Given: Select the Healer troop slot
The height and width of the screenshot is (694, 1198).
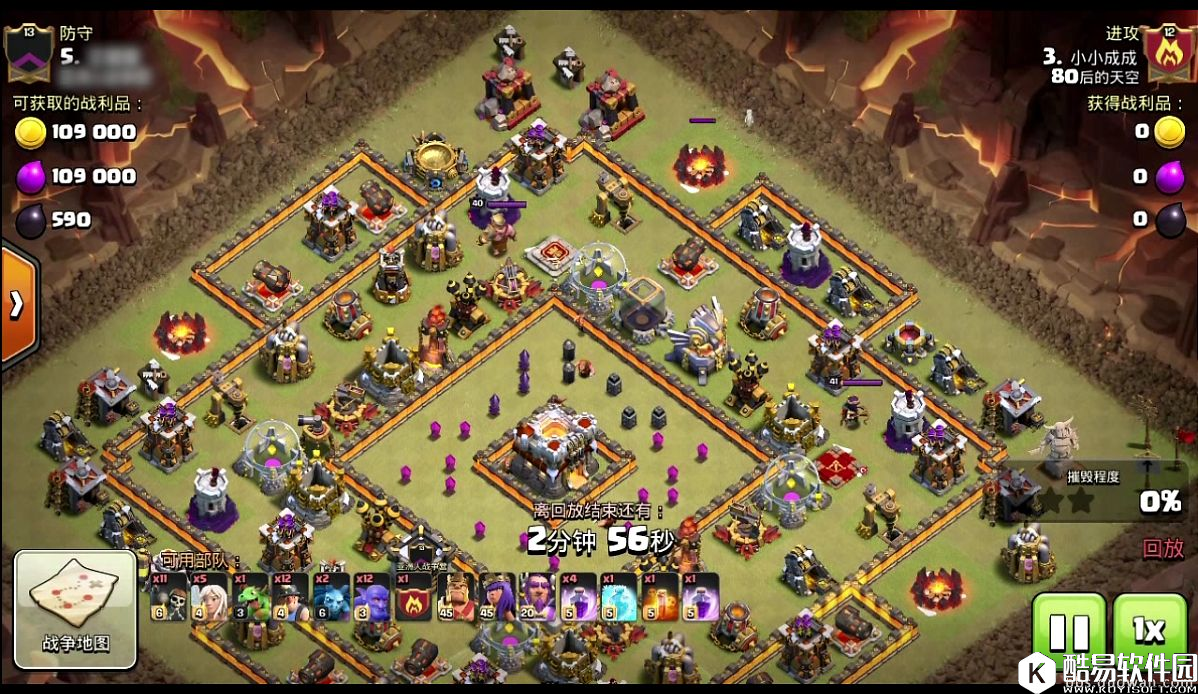Looking at the screenshot, I should [x=210, y=597].
